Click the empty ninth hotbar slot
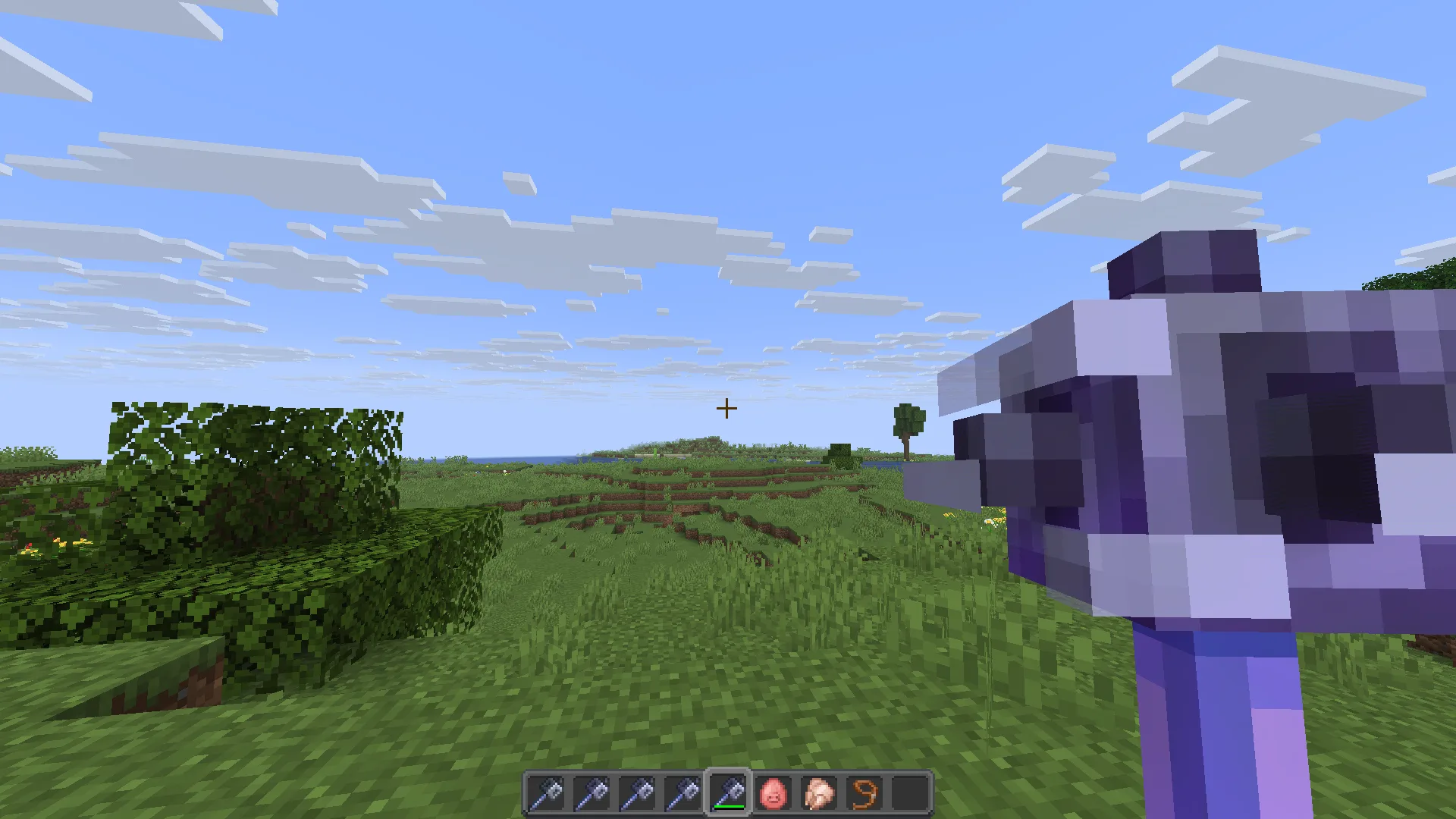Image resolution: width=1456 pixels, height=819 pixels. 908,792
